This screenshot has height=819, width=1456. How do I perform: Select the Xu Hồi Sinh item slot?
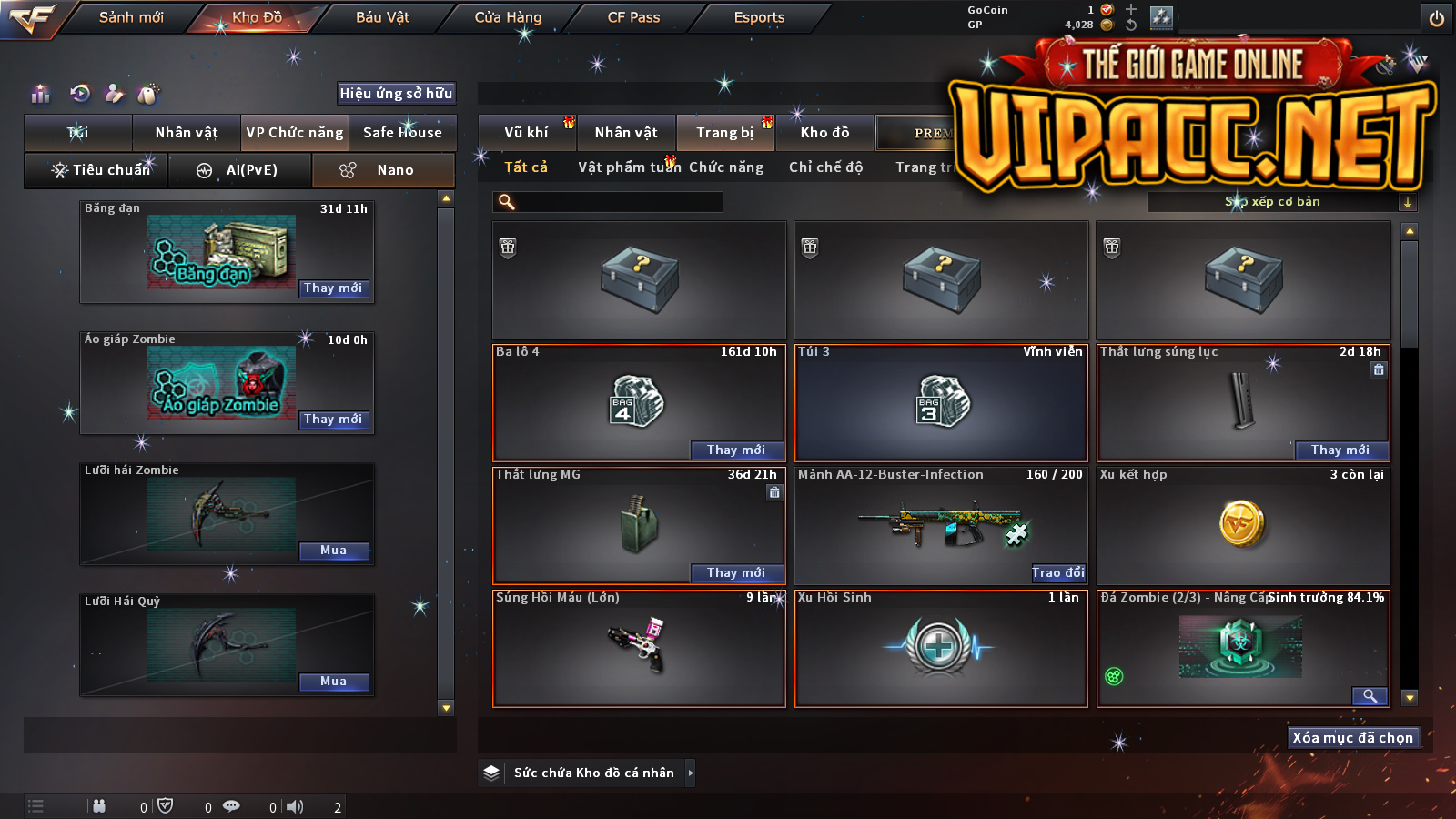pos(940,648)
